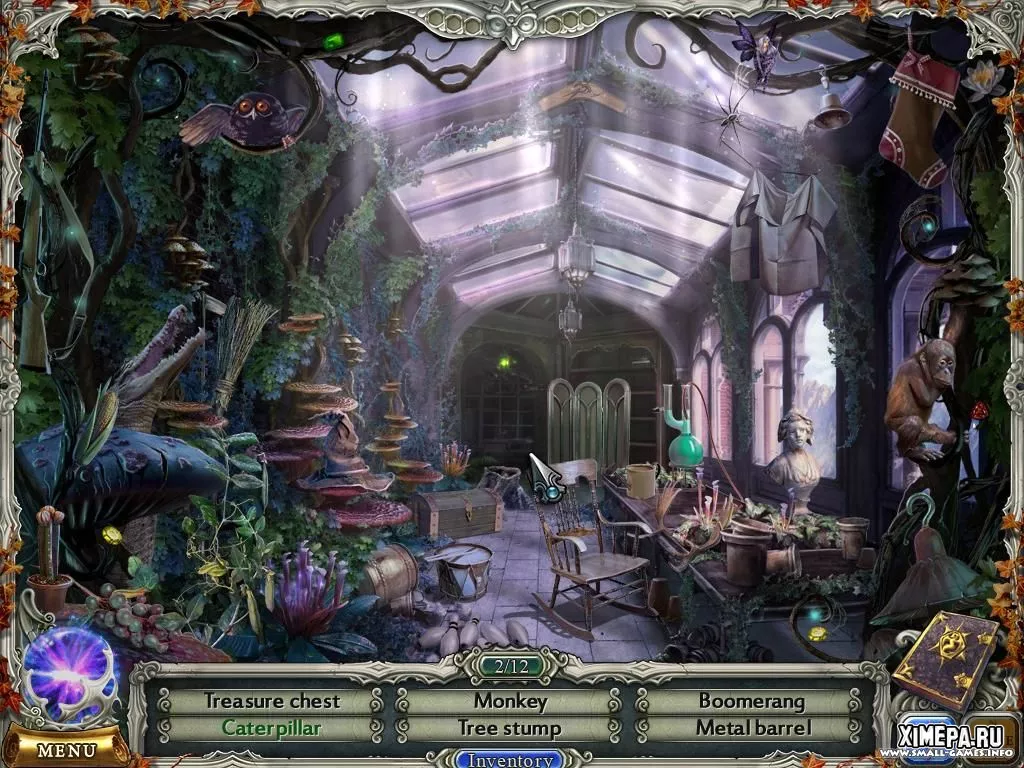The image size is (1024, 768).
Task: Click the Tree stump list entry
Action: (x=510, y=728)
